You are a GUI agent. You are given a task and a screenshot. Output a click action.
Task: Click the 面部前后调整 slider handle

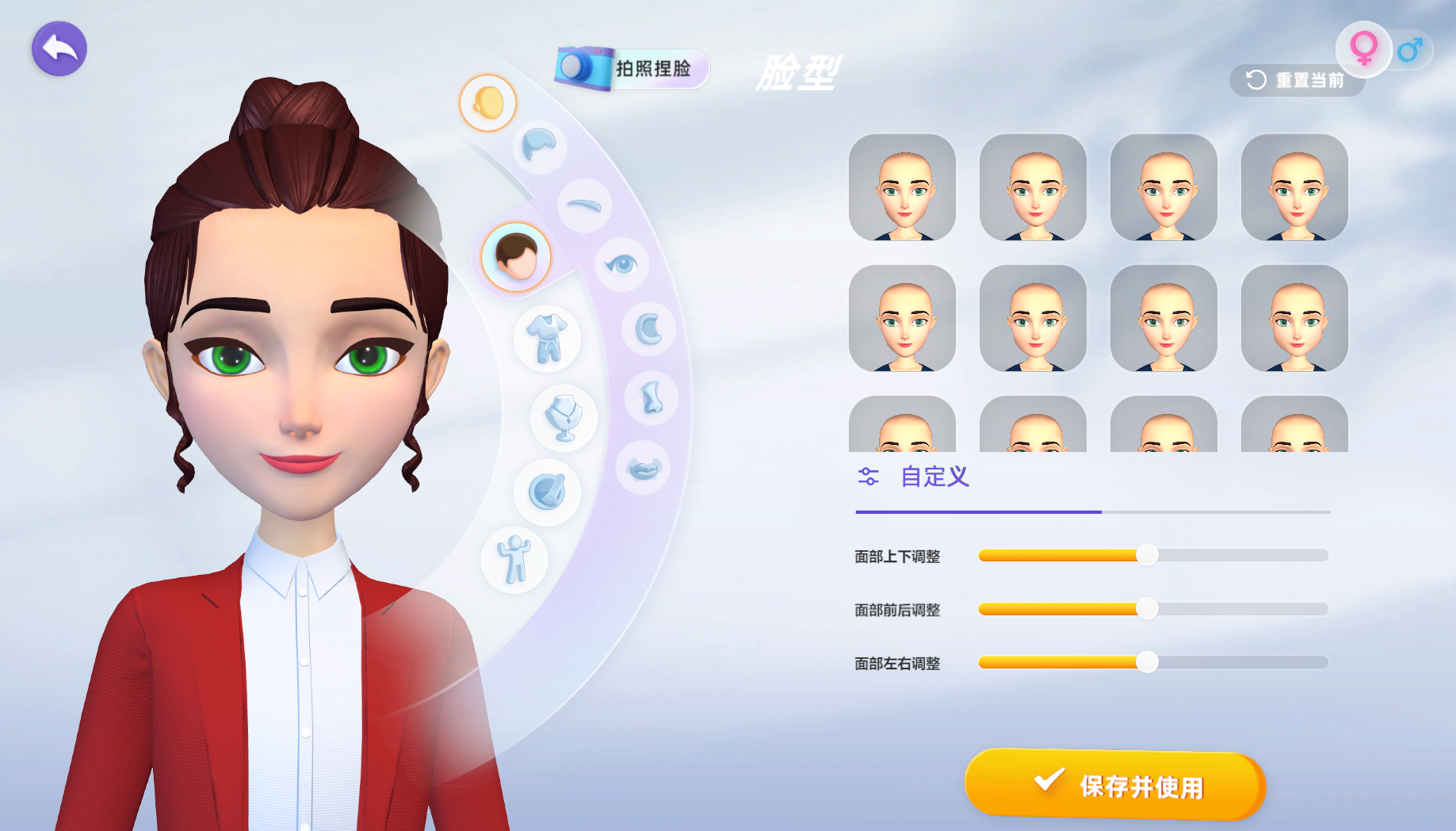(x=1146, y=609)
